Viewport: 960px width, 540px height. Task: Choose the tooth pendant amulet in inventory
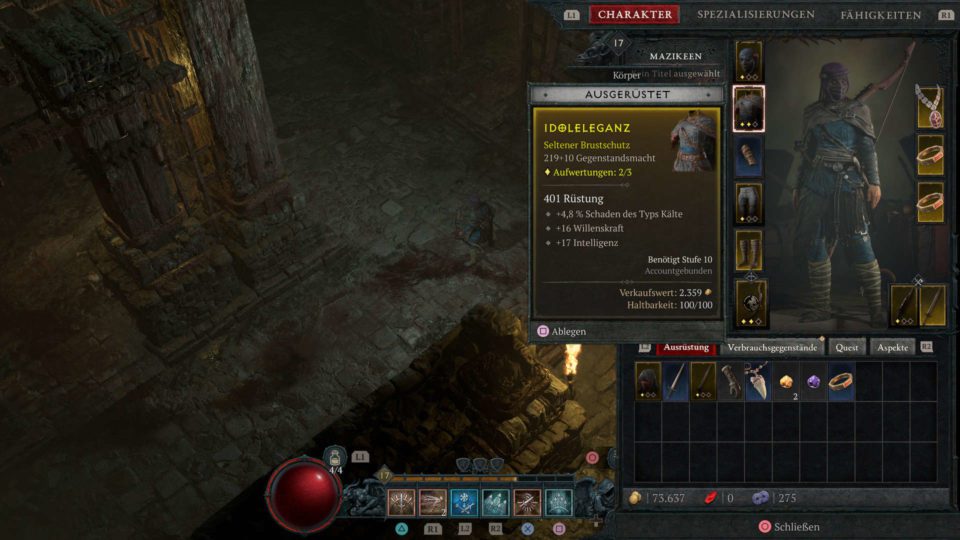coord(758,381)
